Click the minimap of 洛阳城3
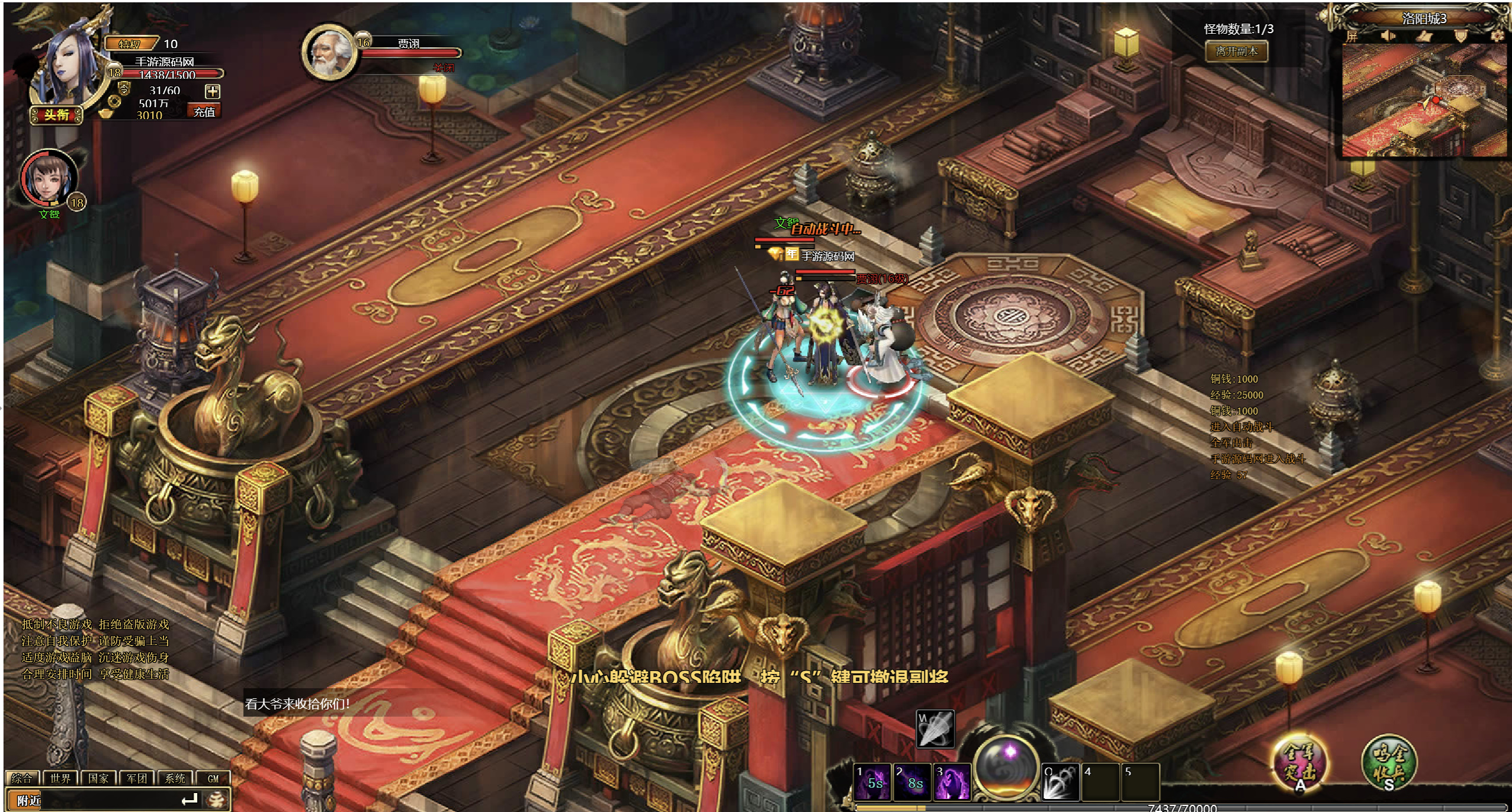1512x812 pixels. 1424,101
